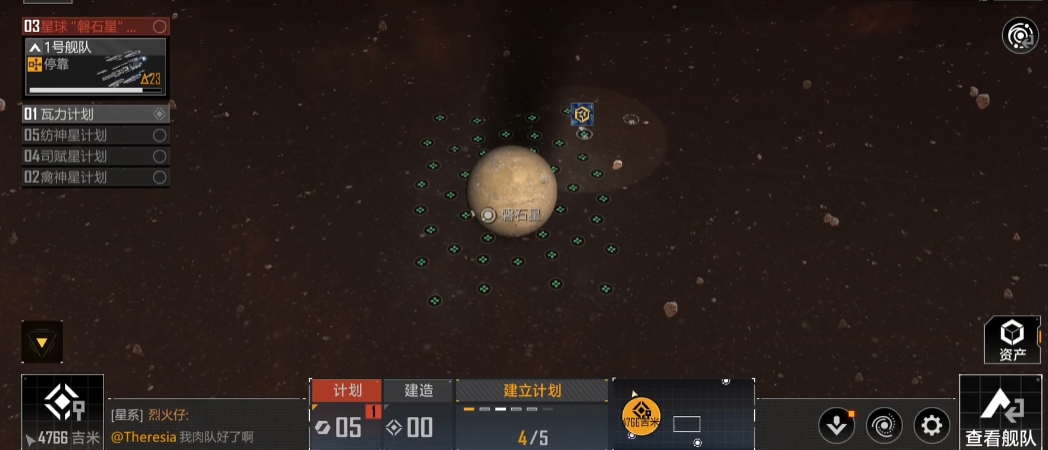1048x450 pixels.
Task: Open the star system chat message box
Action: pyautogui.click(x=205, y=426)
